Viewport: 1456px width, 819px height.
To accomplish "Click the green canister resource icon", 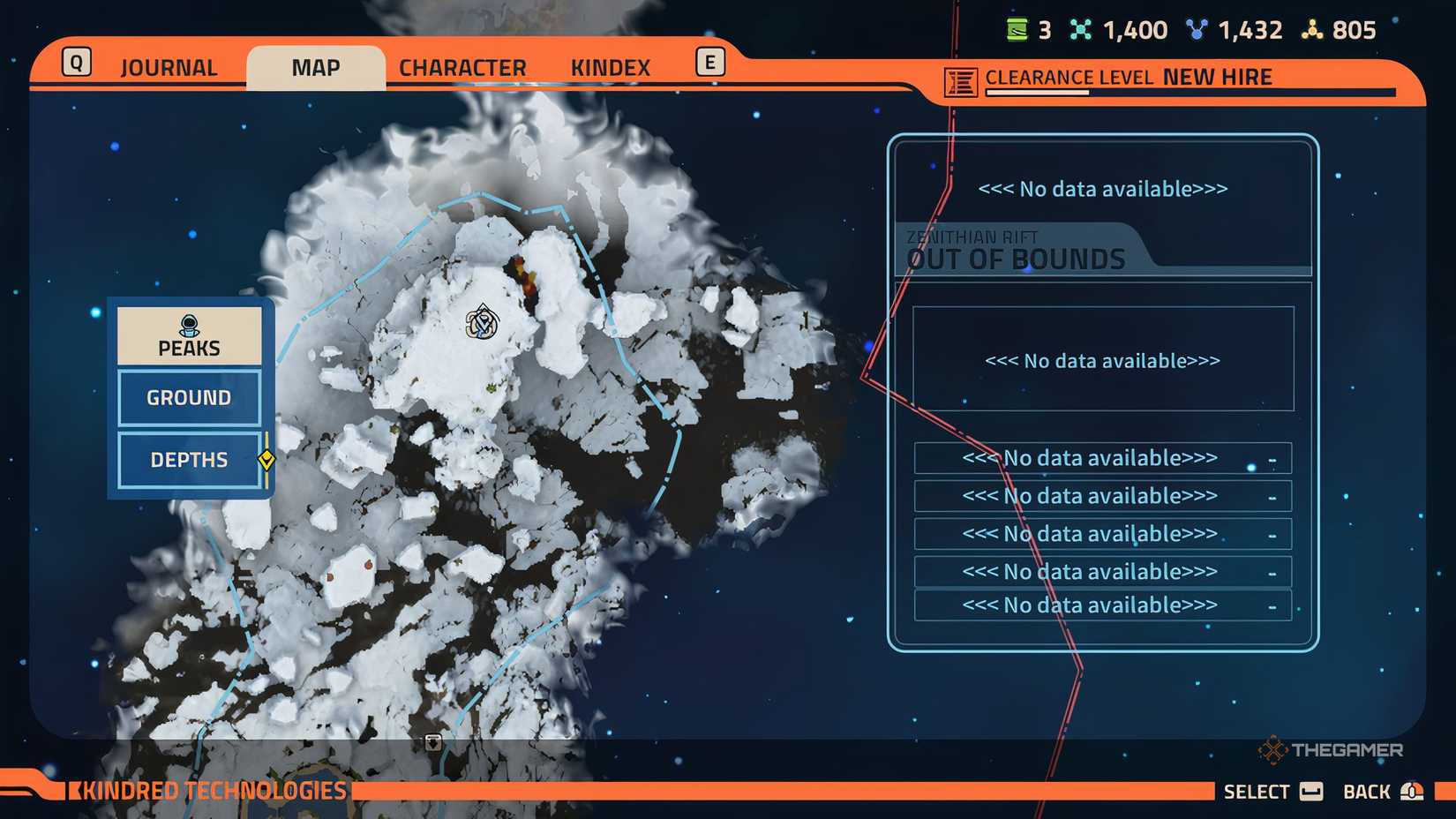I will (x=1017, y=29).
